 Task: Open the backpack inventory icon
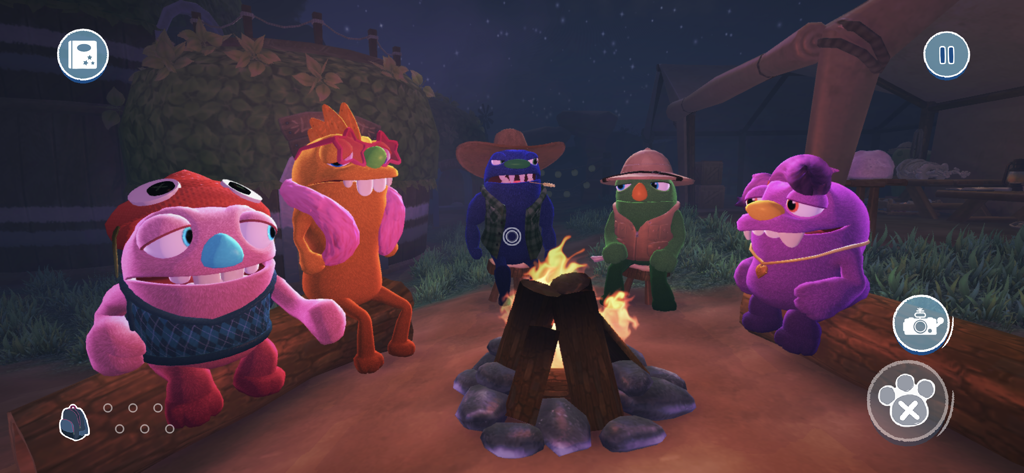[x=73, y=422]
